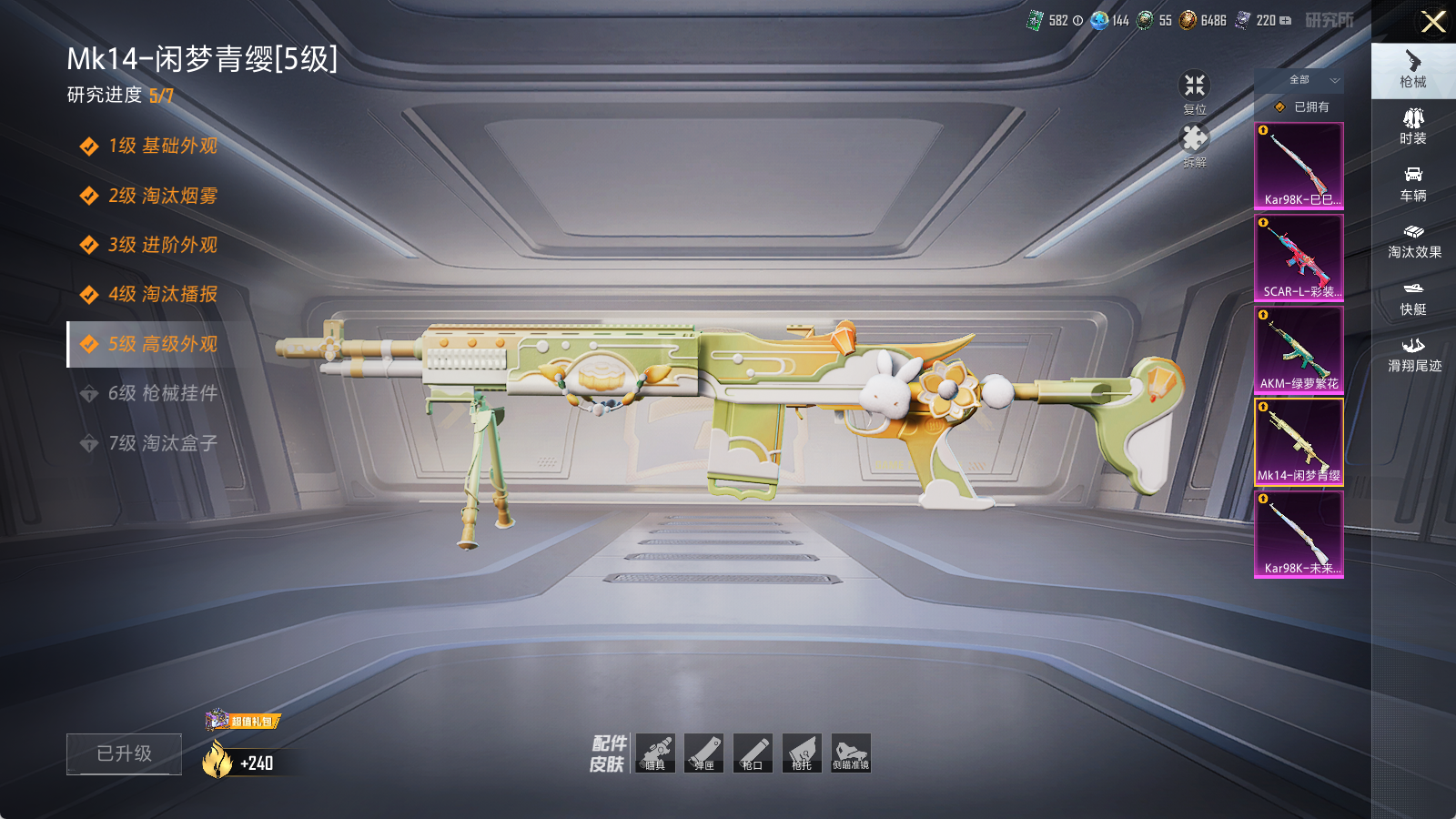Open the 全部 filter dropdown
Image resolution: width=1456 pixels, height=819 pixels.
(1299, 80)
